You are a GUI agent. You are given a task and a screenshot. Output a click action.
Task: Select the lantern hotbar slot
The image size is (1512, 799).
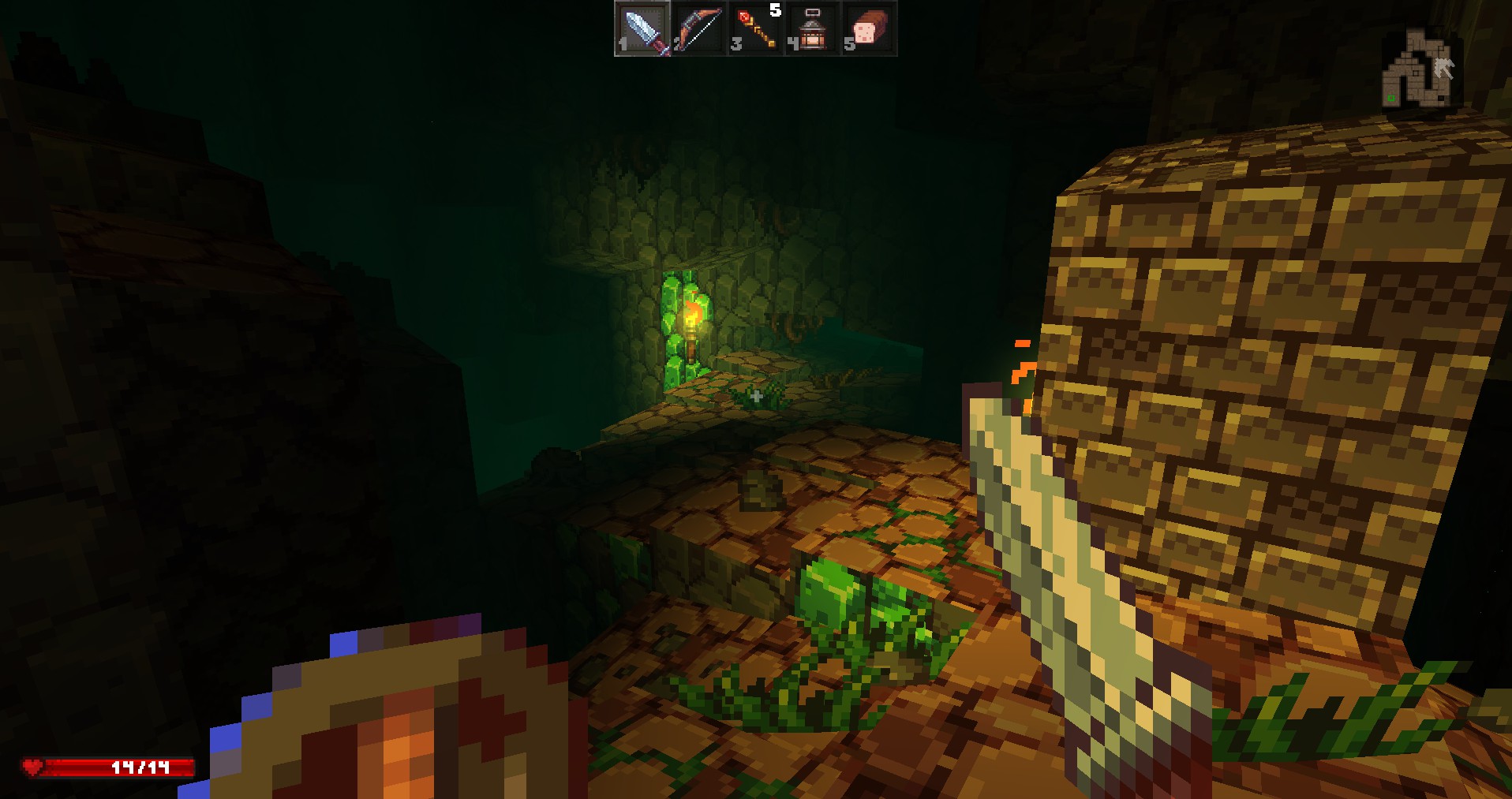click(x=812, y=29)
